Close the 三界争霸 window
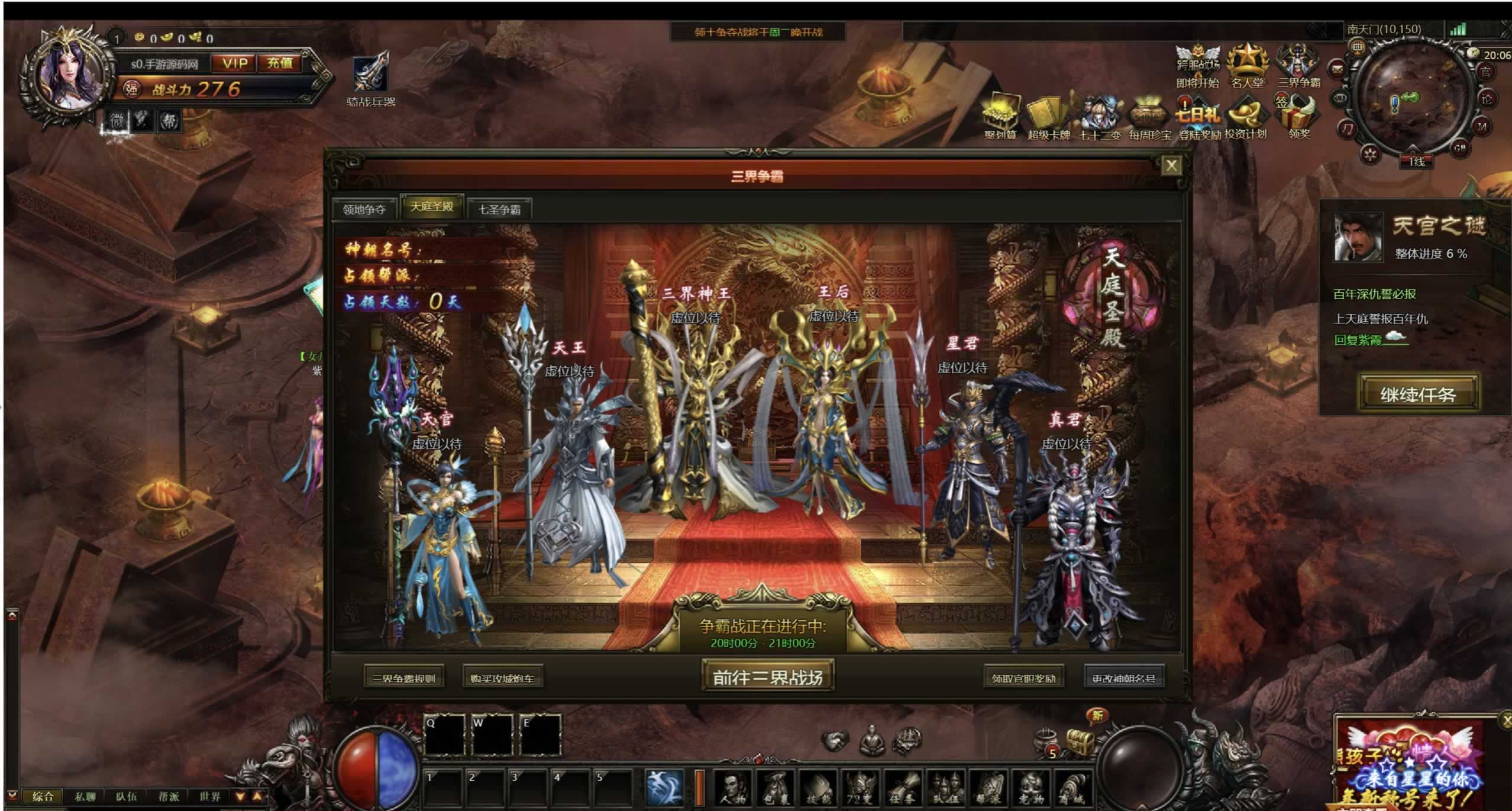1512x811 pixels. 1171,166
